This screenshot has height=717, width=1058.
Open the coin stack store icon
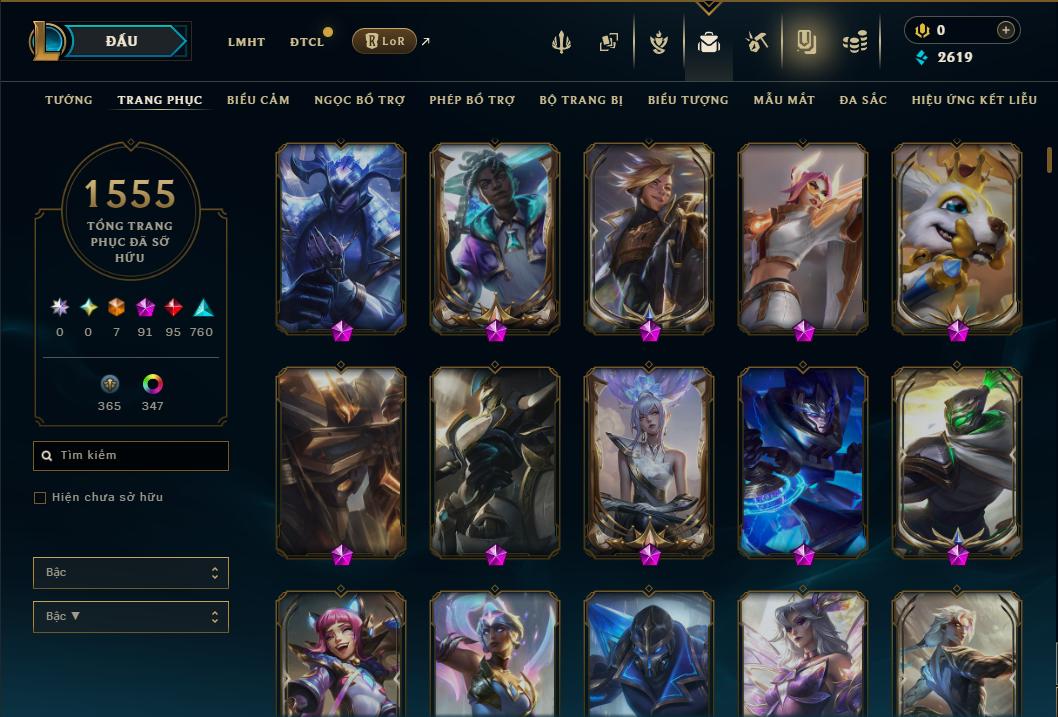[x=854, y=42]
